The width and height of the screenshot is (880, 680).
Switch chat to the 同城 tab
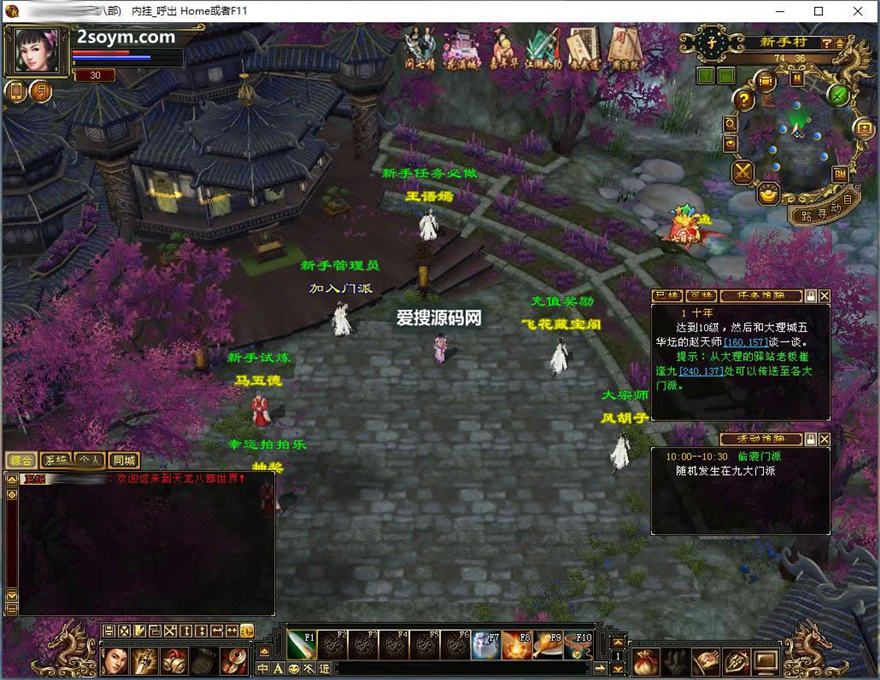124,460
